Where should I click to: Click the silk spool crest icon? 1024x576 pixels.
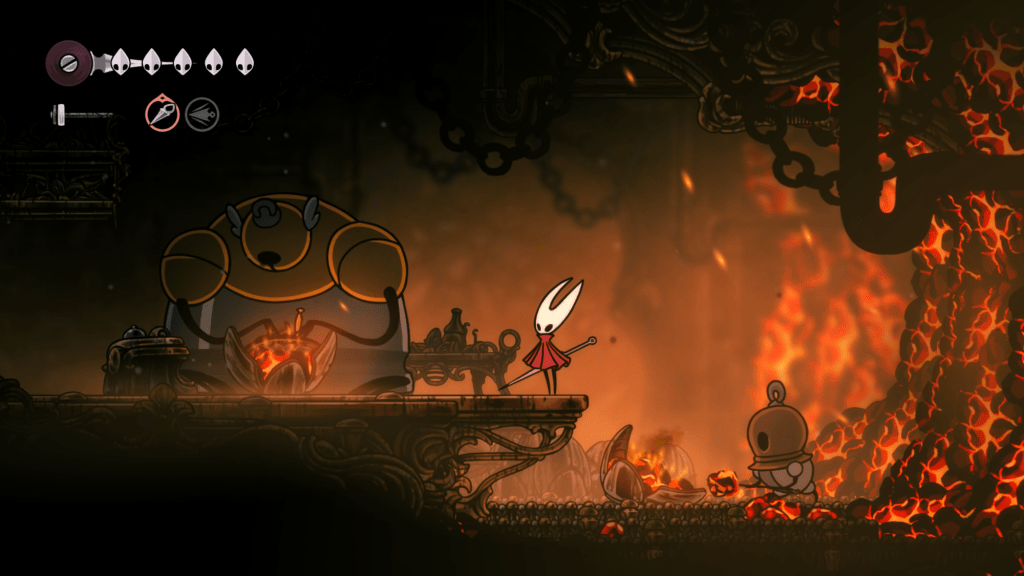coord(68,62)
